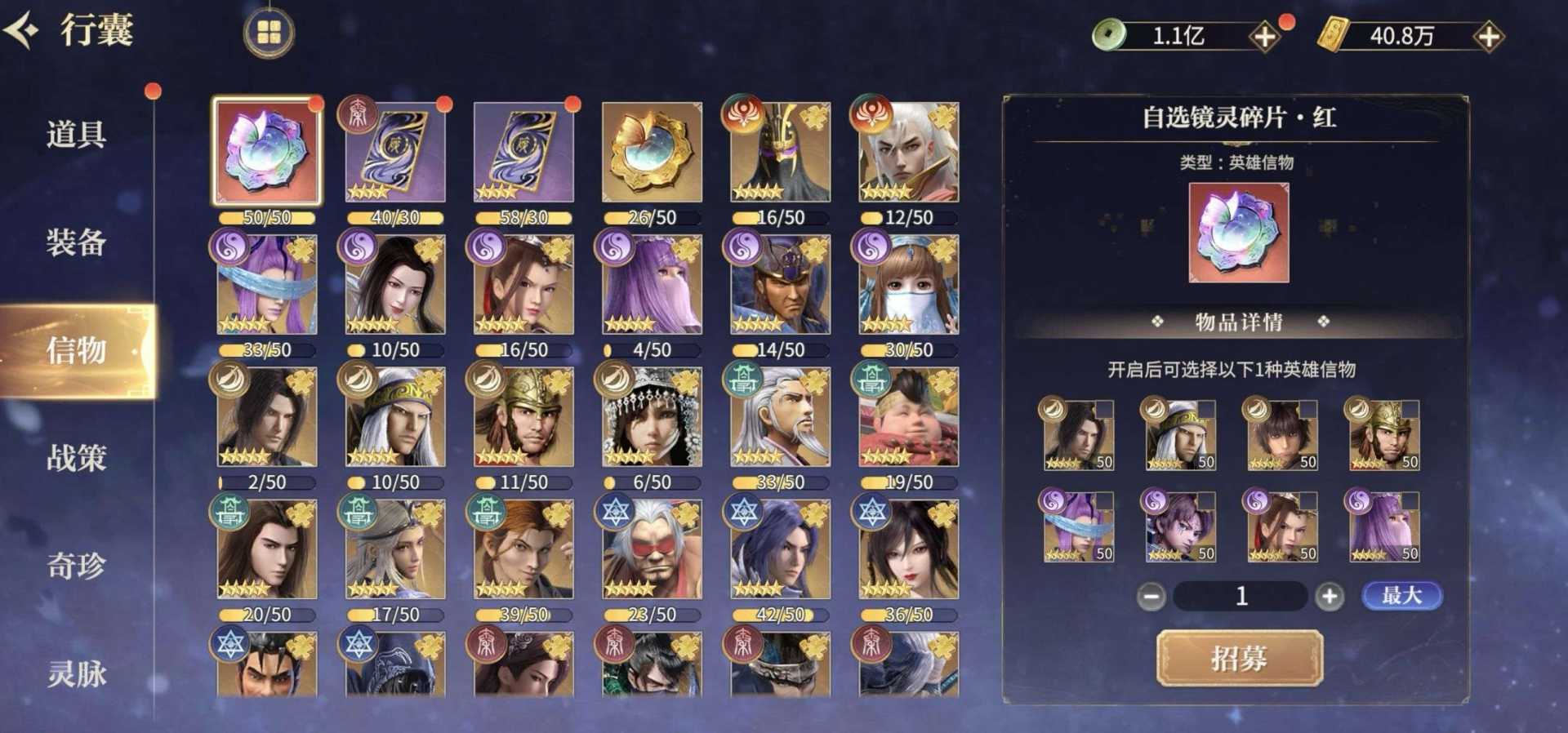Add more gold tickets with plus button
Image resolution: width=1568 pixels, height=733 pixels.
click(1488, 37)
